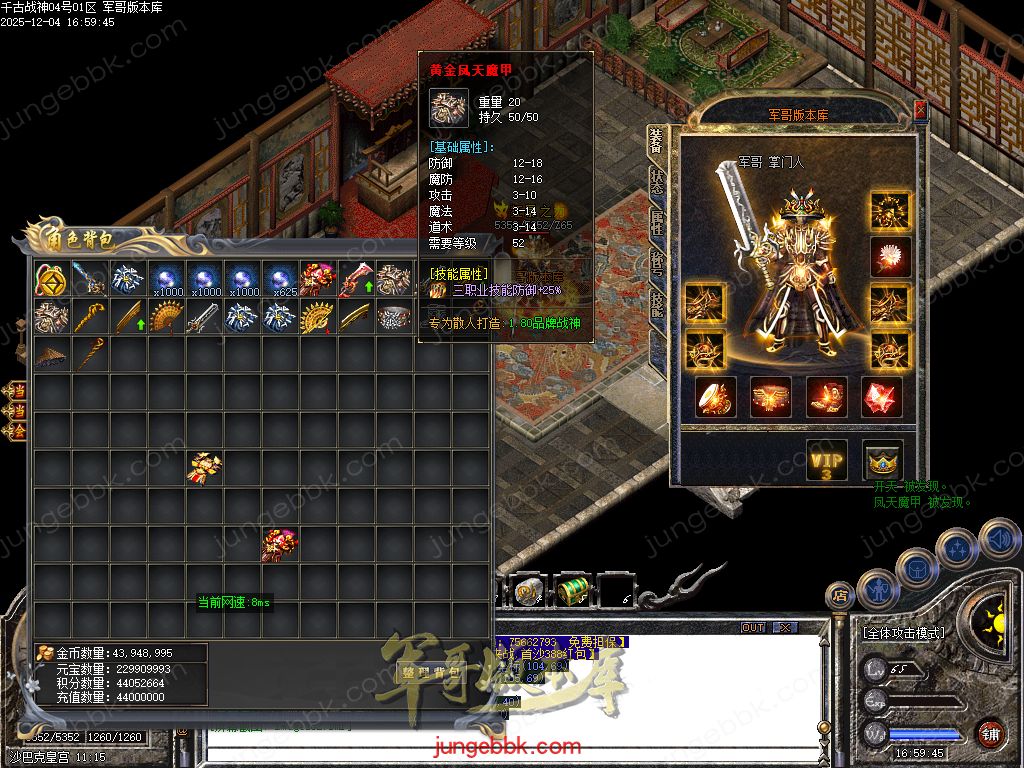
Task: Open the 店 shop button
Action: [x=839, y=596]
